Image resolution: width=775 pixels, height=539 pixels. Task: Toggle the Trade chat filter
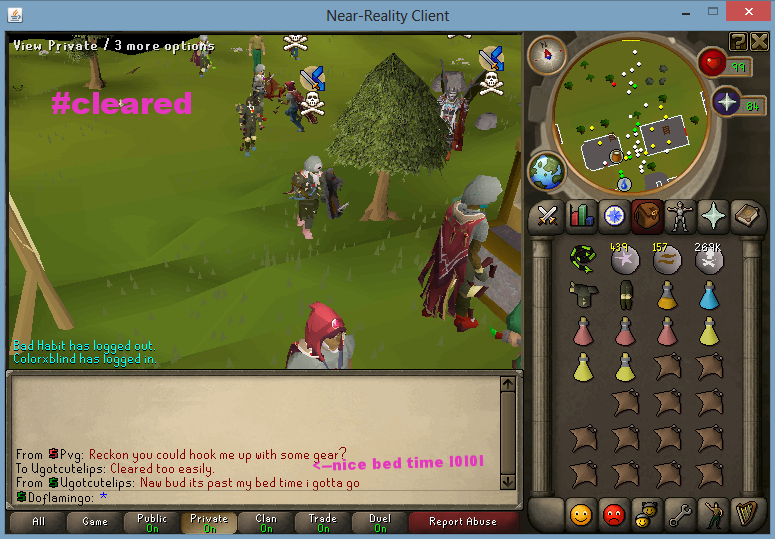click(323, 523)
